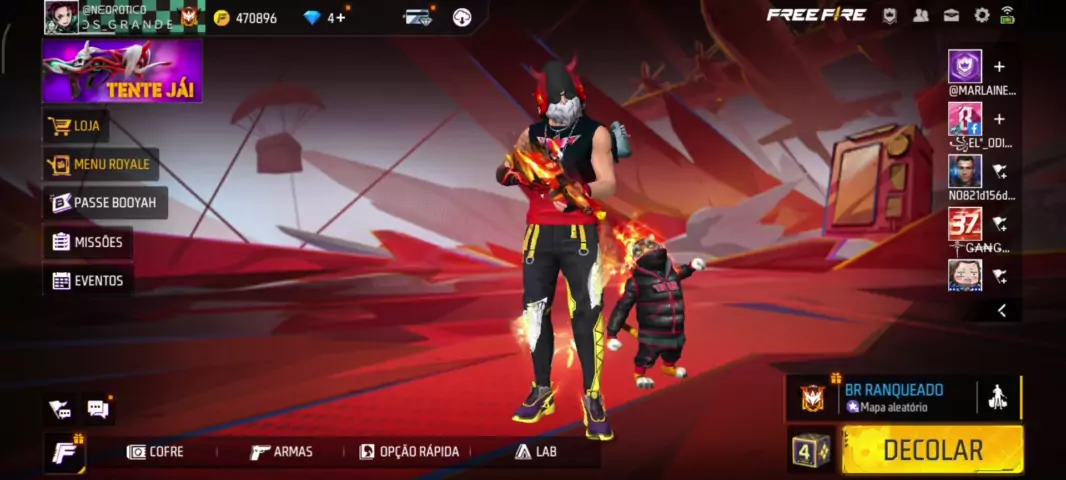Invite friend MARLAINE with the plus icon
Viewport: 1066px width, 480px height.
[998, 67]
